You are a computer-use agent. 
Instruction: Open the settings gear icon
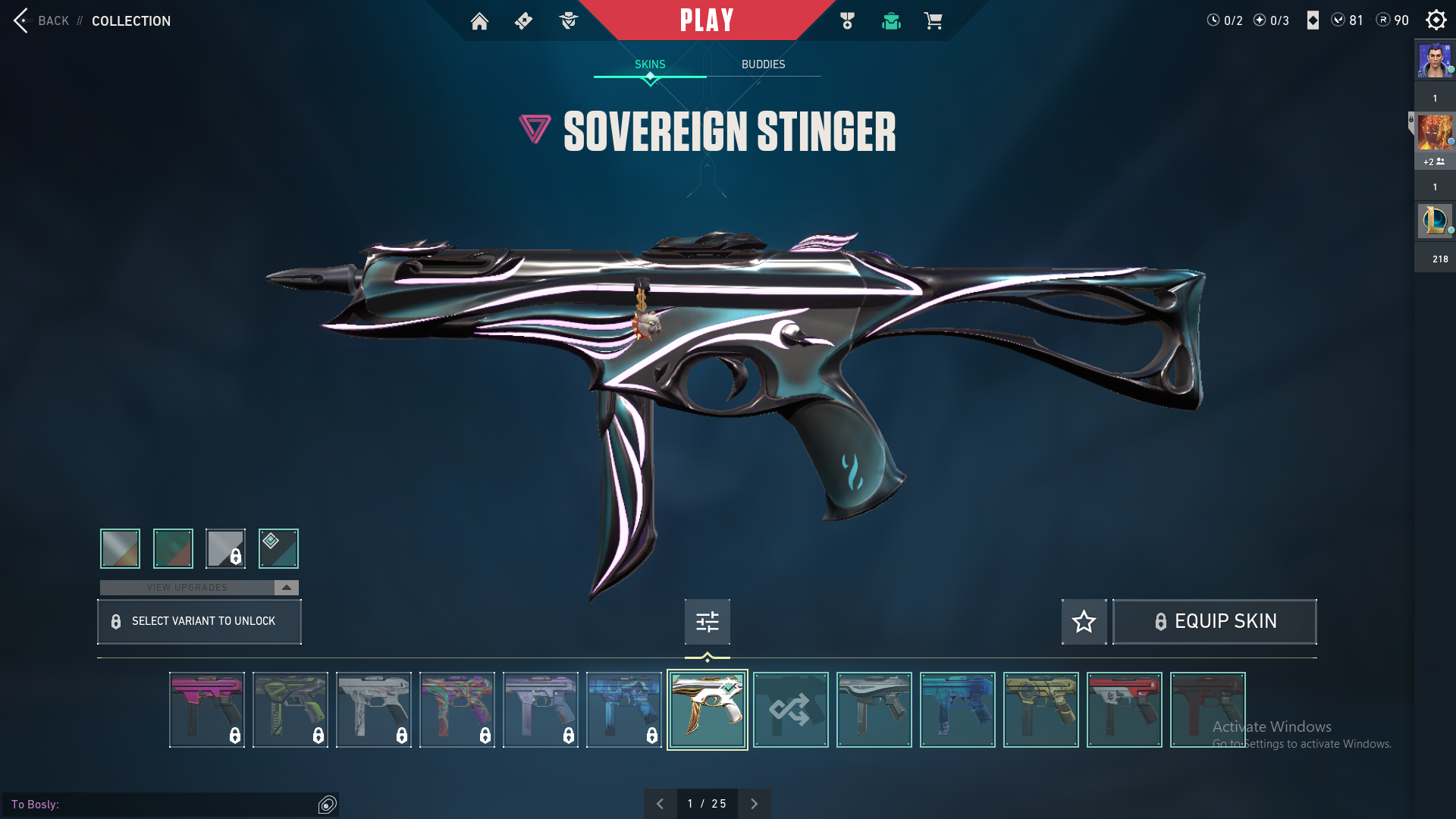click(1436, 20)
